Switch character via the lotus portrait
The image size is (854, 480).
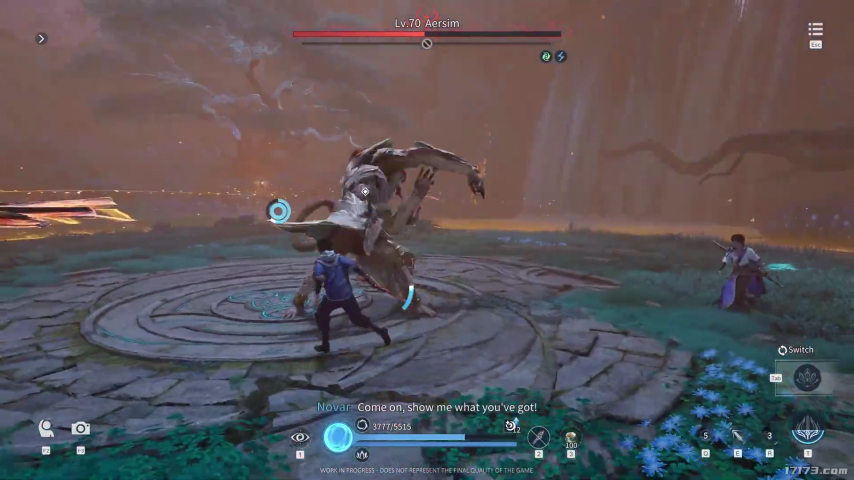(x=807, y=377)
